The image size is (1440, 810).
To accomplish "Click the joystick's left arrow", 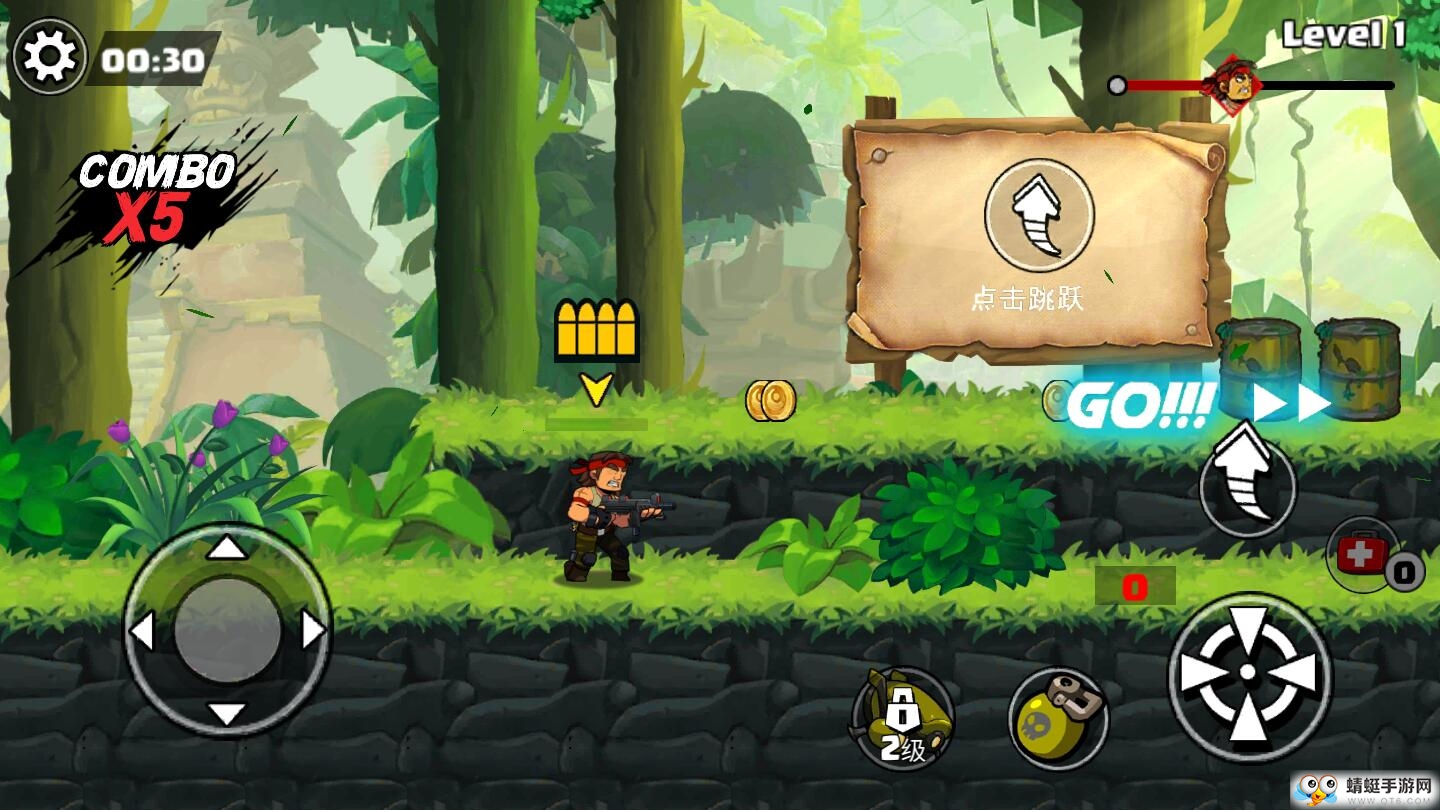I will pos(141,631).
